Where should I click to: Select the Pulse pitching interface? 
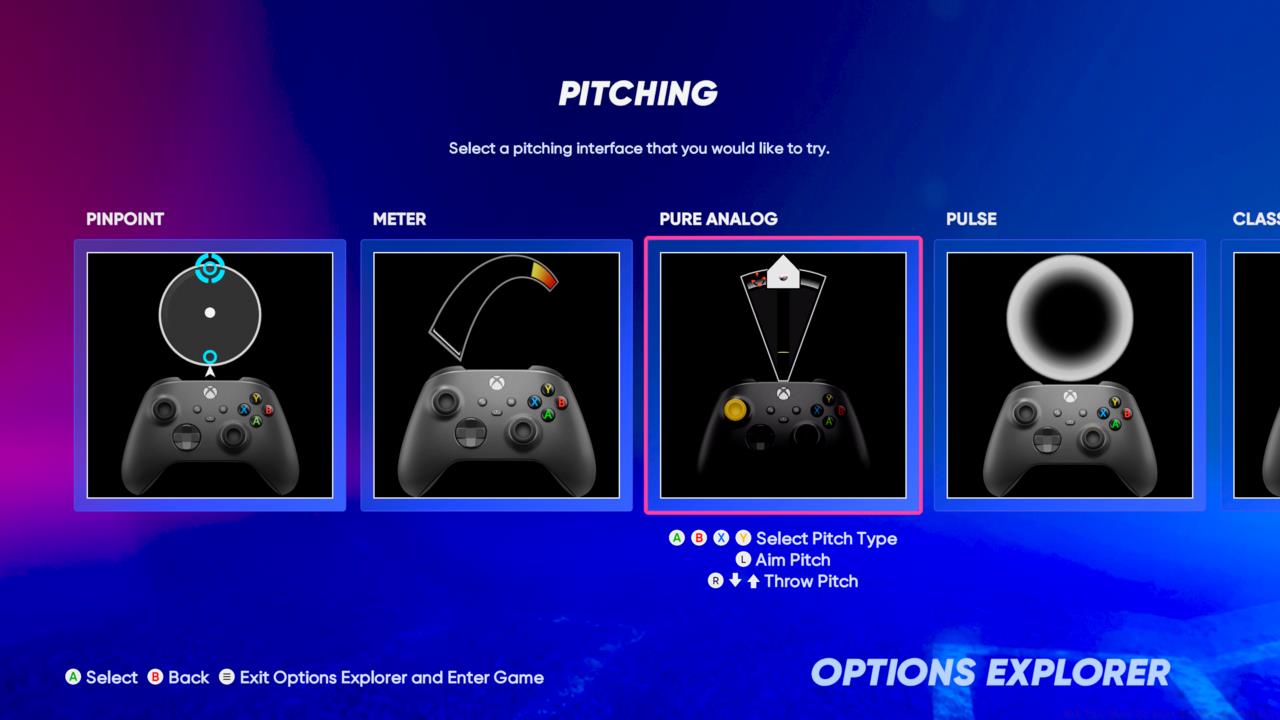click(x=1070, y=375)
